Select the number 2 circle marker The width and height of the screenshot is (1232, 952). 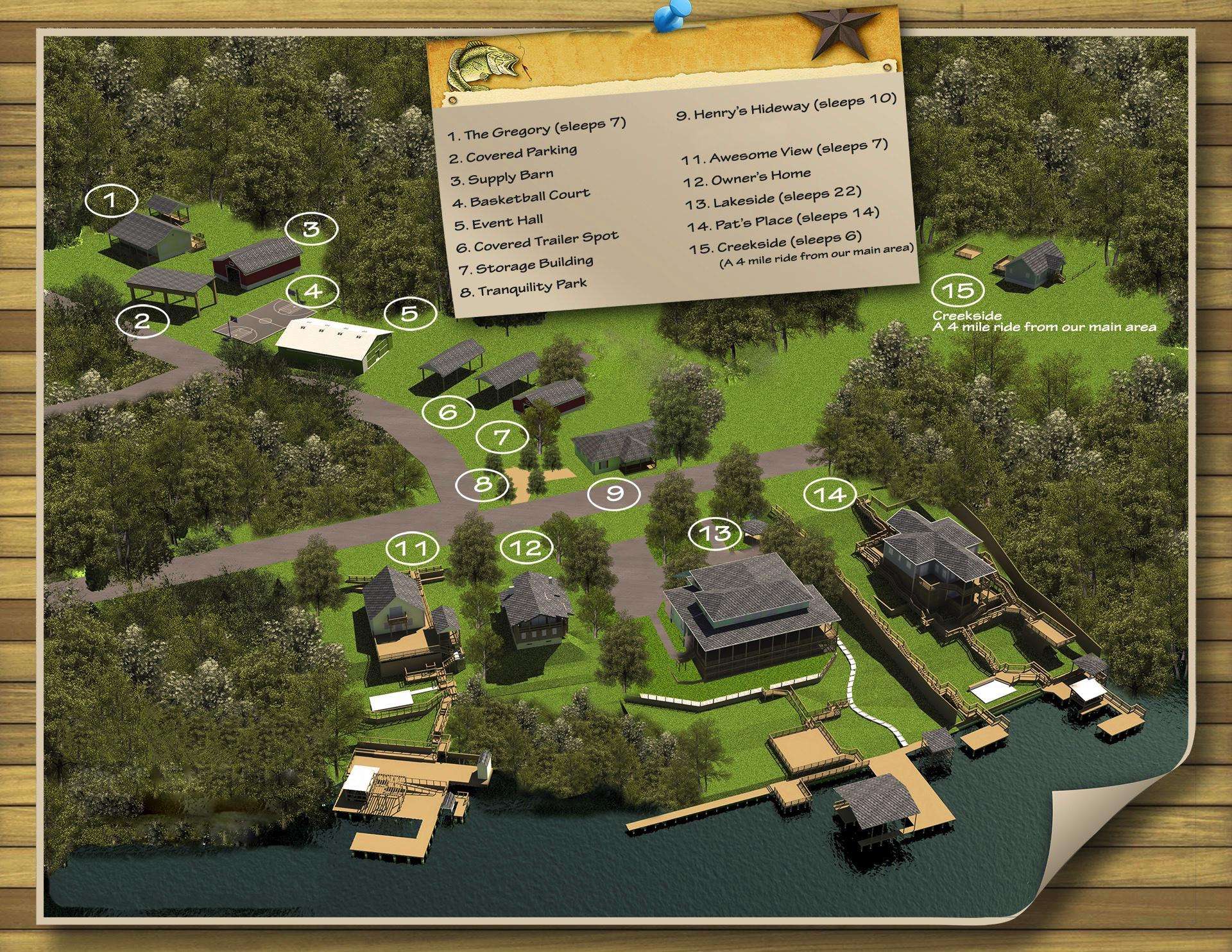[x=142, y=320]
